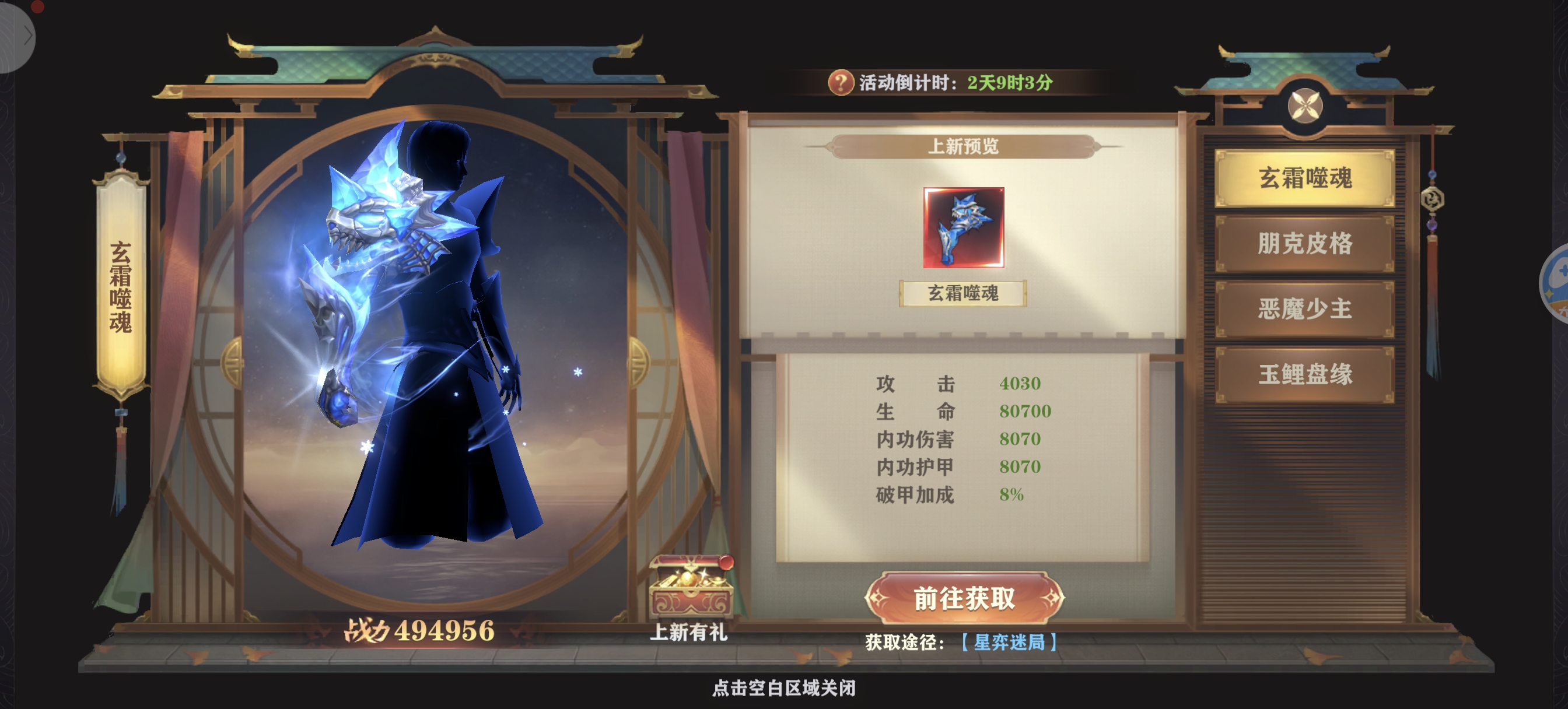This screenshot has height=709, width=1568.
Task: Click the 前往获取 button
Action: pos(964,598)
